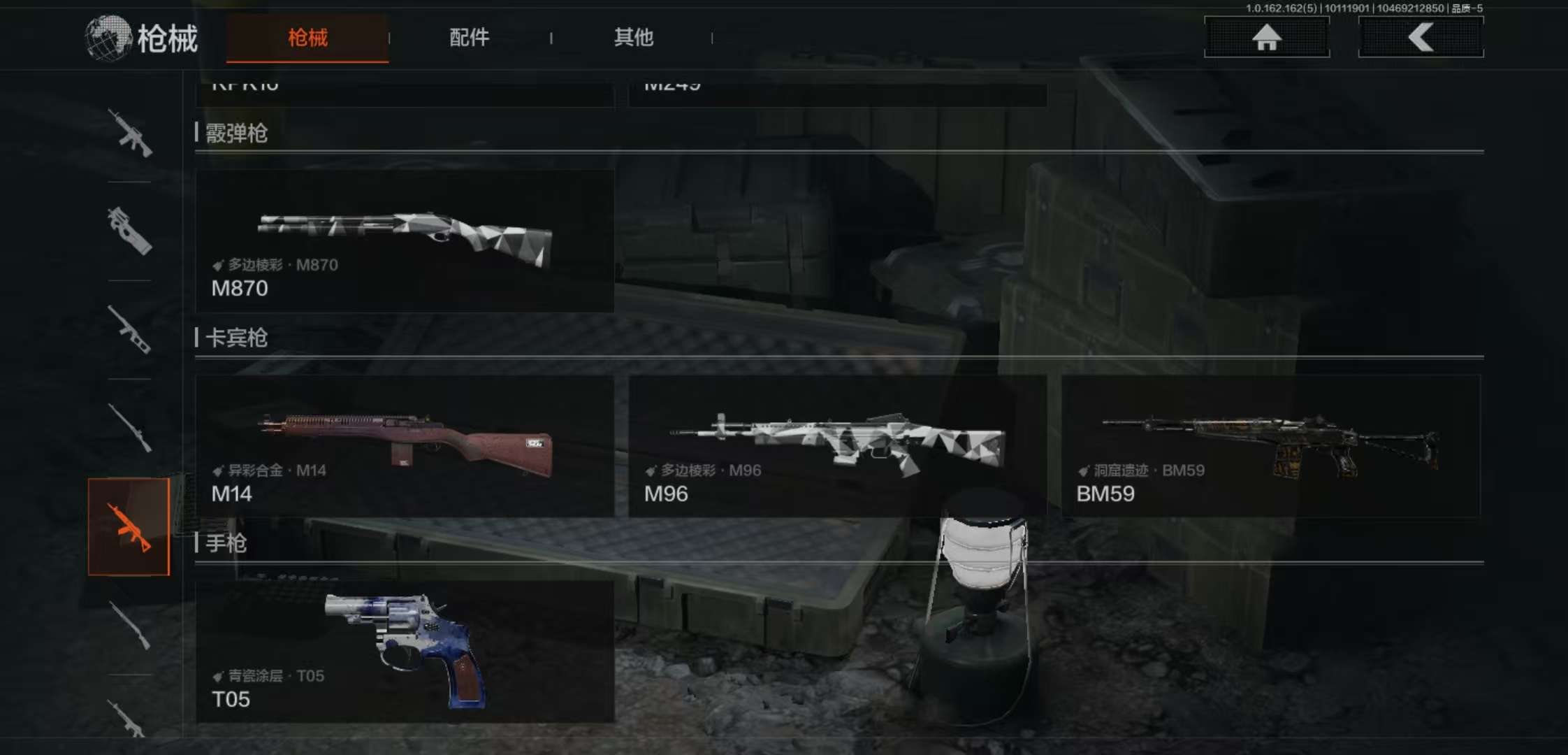Open the M96 weapon tile
This screenshot has width=1568, height=755.
837,446
